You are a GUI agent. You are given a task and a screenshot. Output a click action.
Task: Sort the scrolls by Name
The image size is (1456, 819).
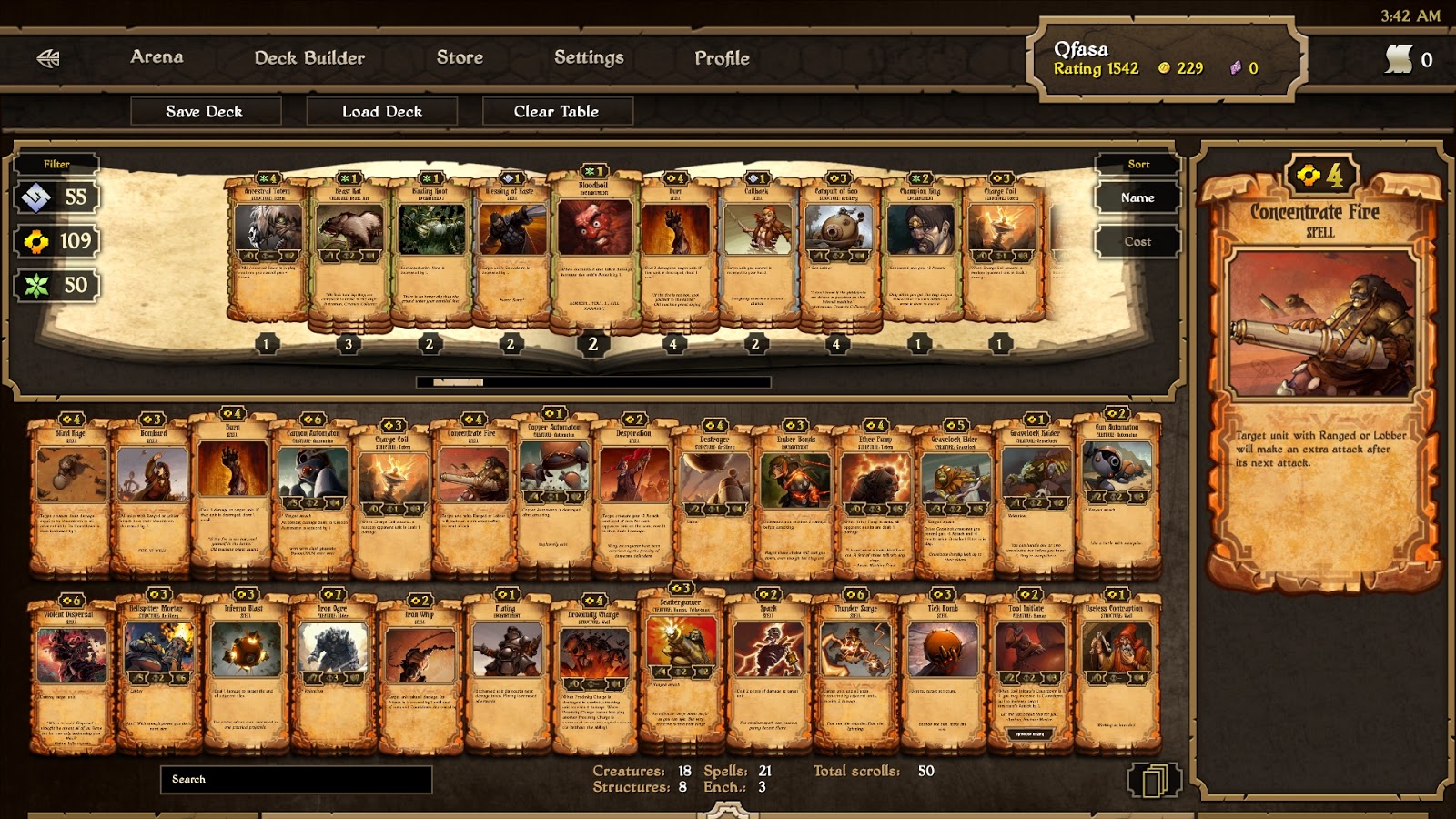(1137, 197)
